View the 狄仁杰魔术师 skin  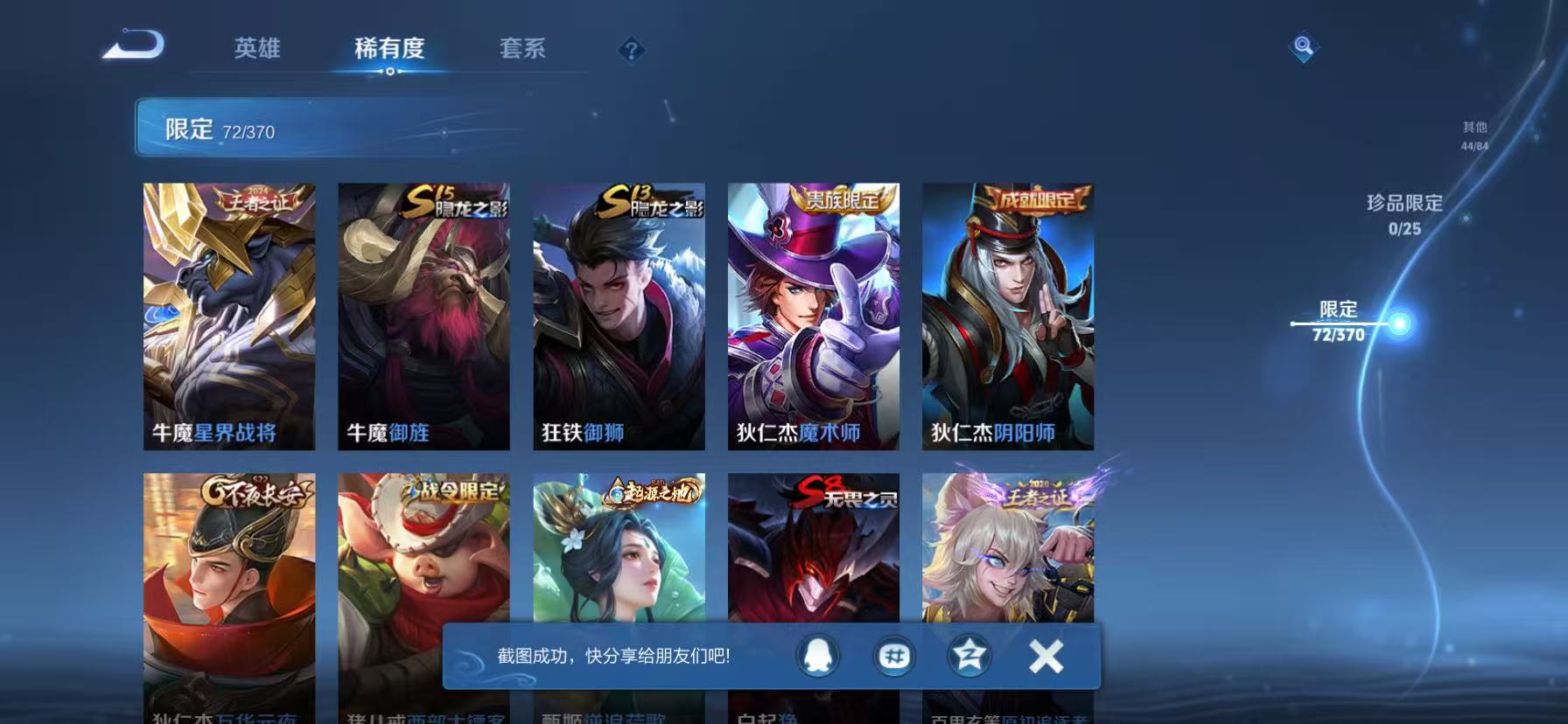pyautogui.click(x=812, y=315)
